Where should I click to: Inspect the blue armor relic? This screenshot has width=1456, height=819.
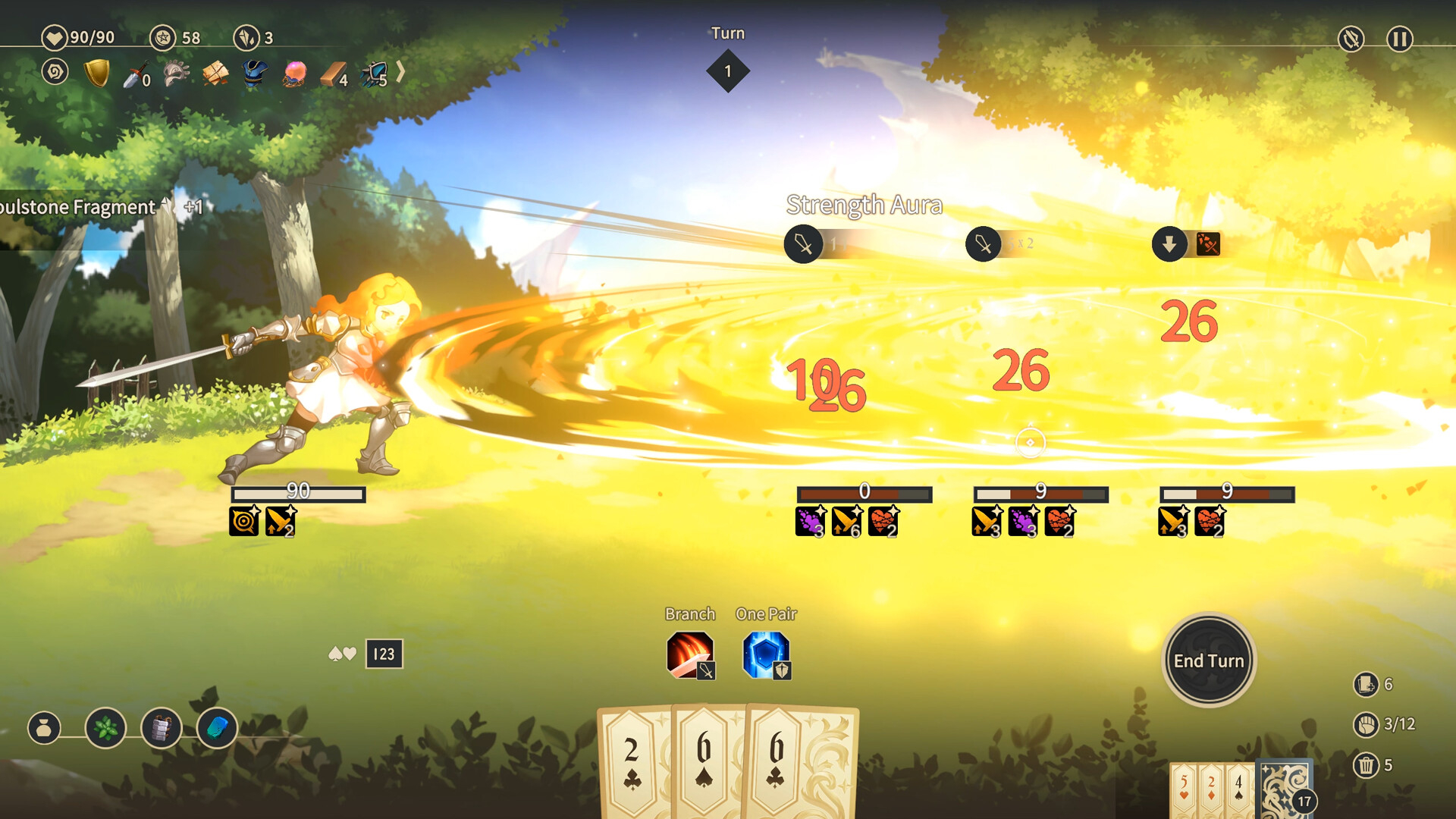coord(255,74)
